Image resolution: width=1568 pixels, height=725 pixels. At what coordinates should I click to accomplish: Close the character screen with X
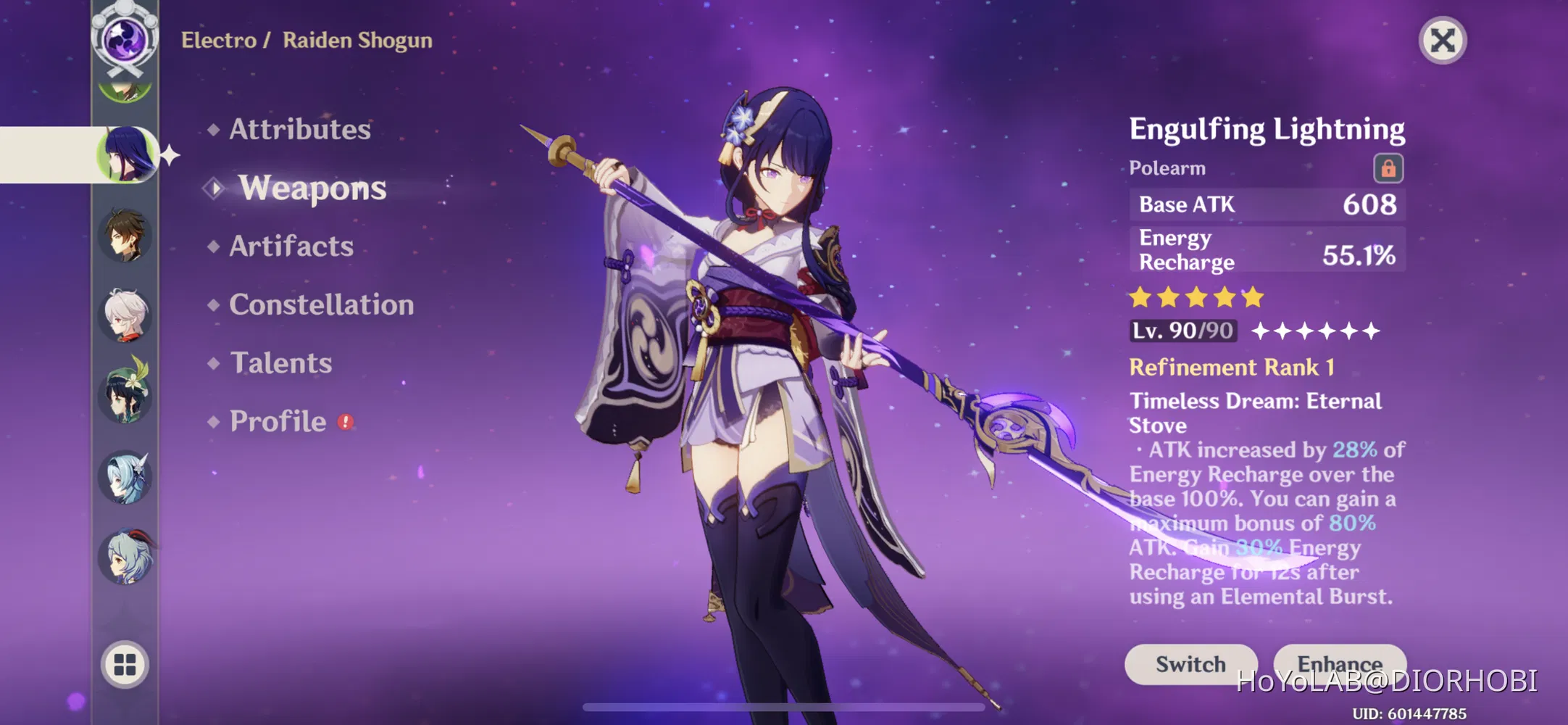(x=1442, y=41)
